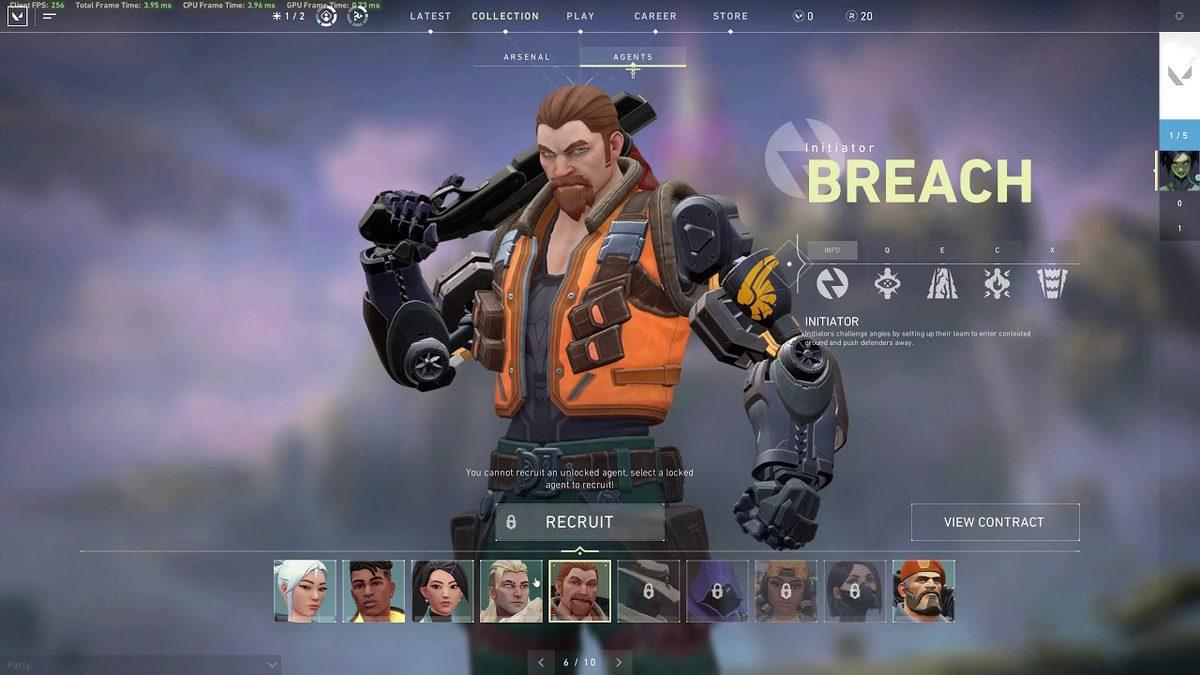Select the blond Sova portrait
This screenshot has width=1200, height=675.
click(x=511, y=591)
